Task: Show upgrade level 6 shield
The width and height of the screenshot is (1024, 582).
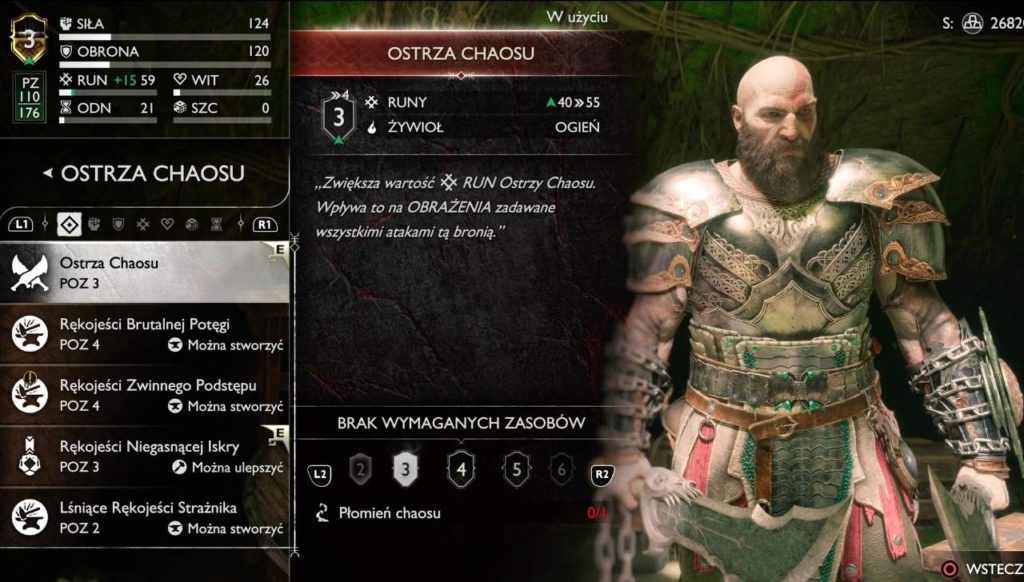Action: pos(562,467)
